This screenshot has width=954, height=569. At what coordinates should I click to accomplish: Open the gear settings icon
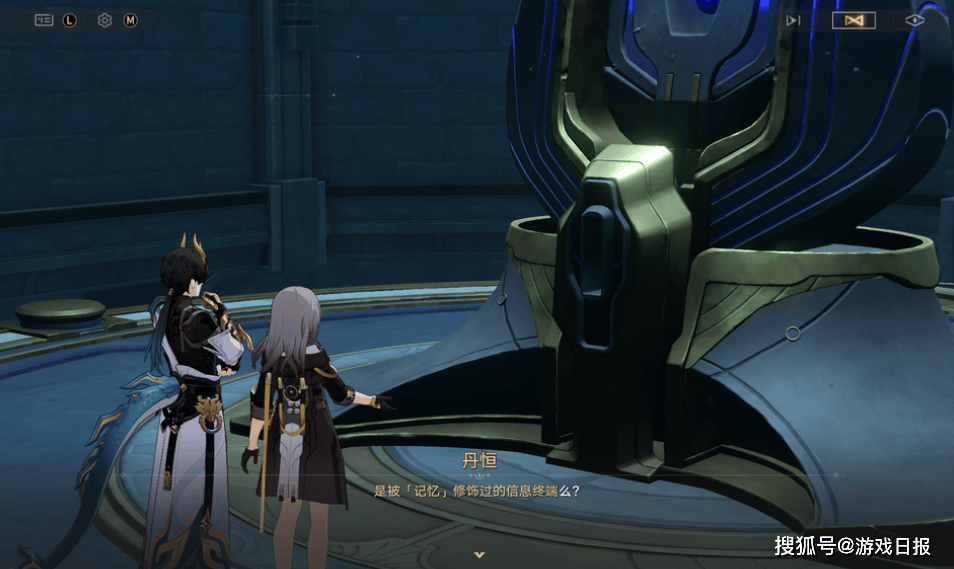[105, 20]
